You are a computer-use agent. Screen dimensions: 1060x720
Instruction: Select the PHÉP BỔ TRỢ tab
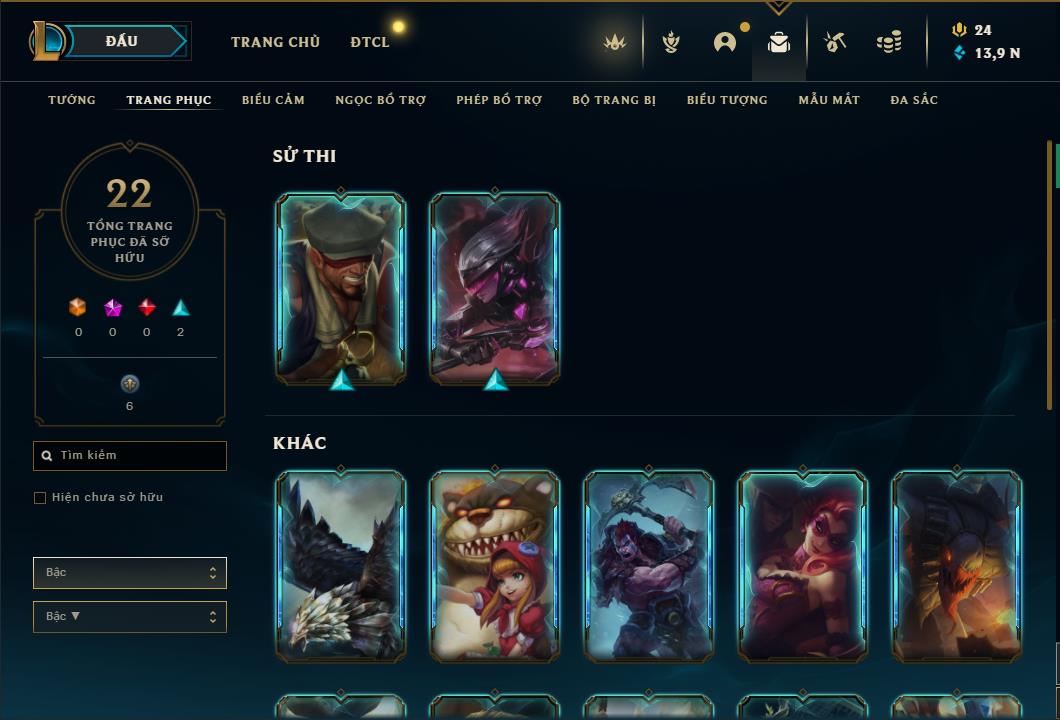(x=499, y=100)
